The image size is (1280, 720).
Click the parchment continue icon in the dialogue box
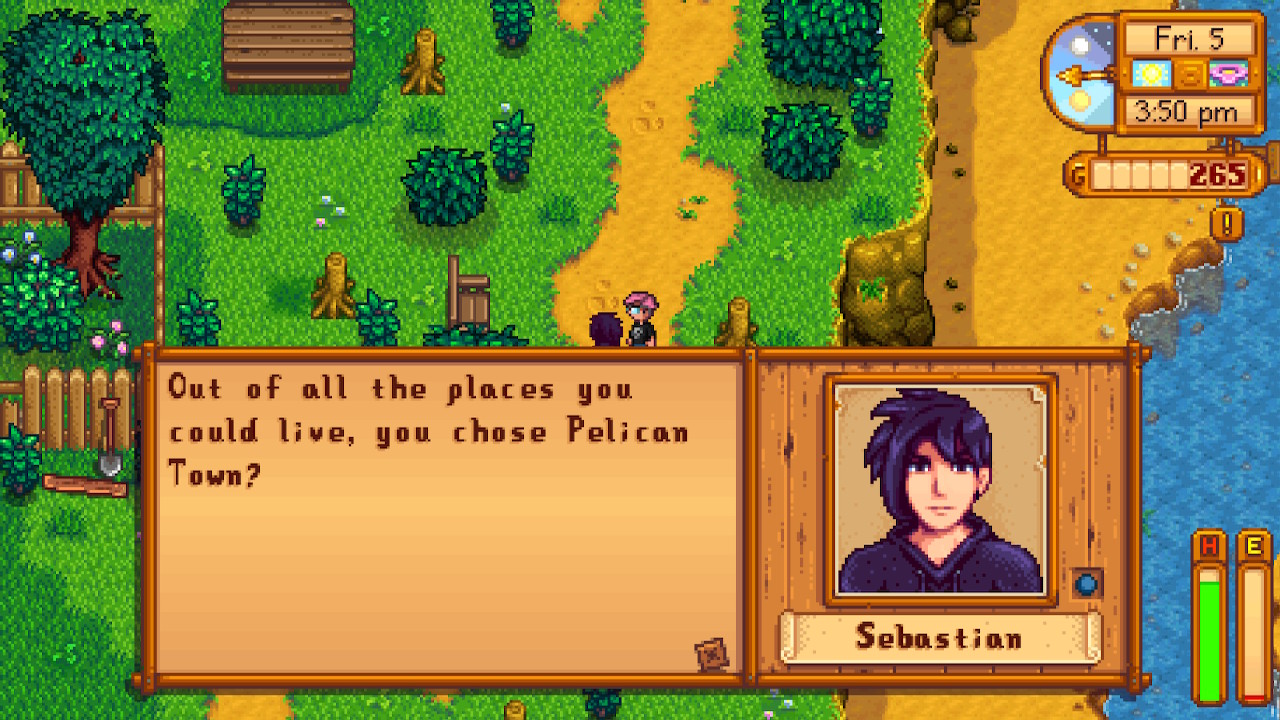point(712,655)
